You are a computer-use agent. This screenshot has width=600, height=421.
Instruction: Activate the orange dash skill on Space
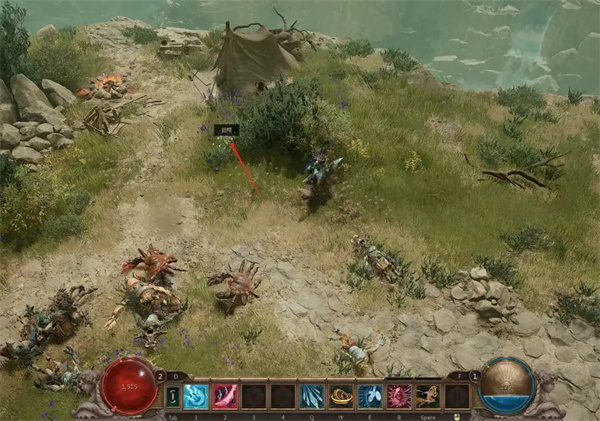[x=428, y=396]
